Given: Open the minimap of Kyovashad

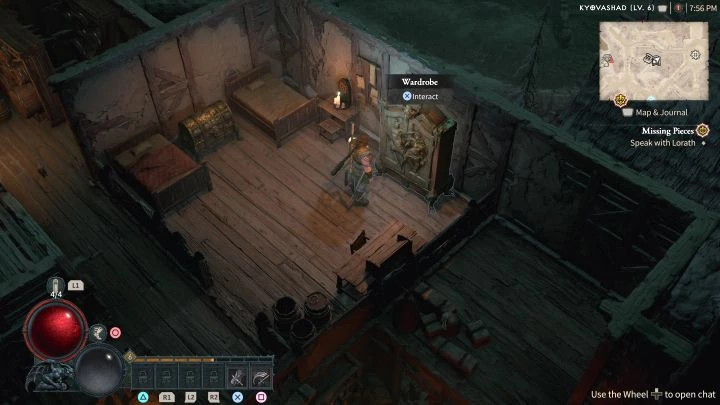Looking at the screenshot, I should tap(656, 59).
